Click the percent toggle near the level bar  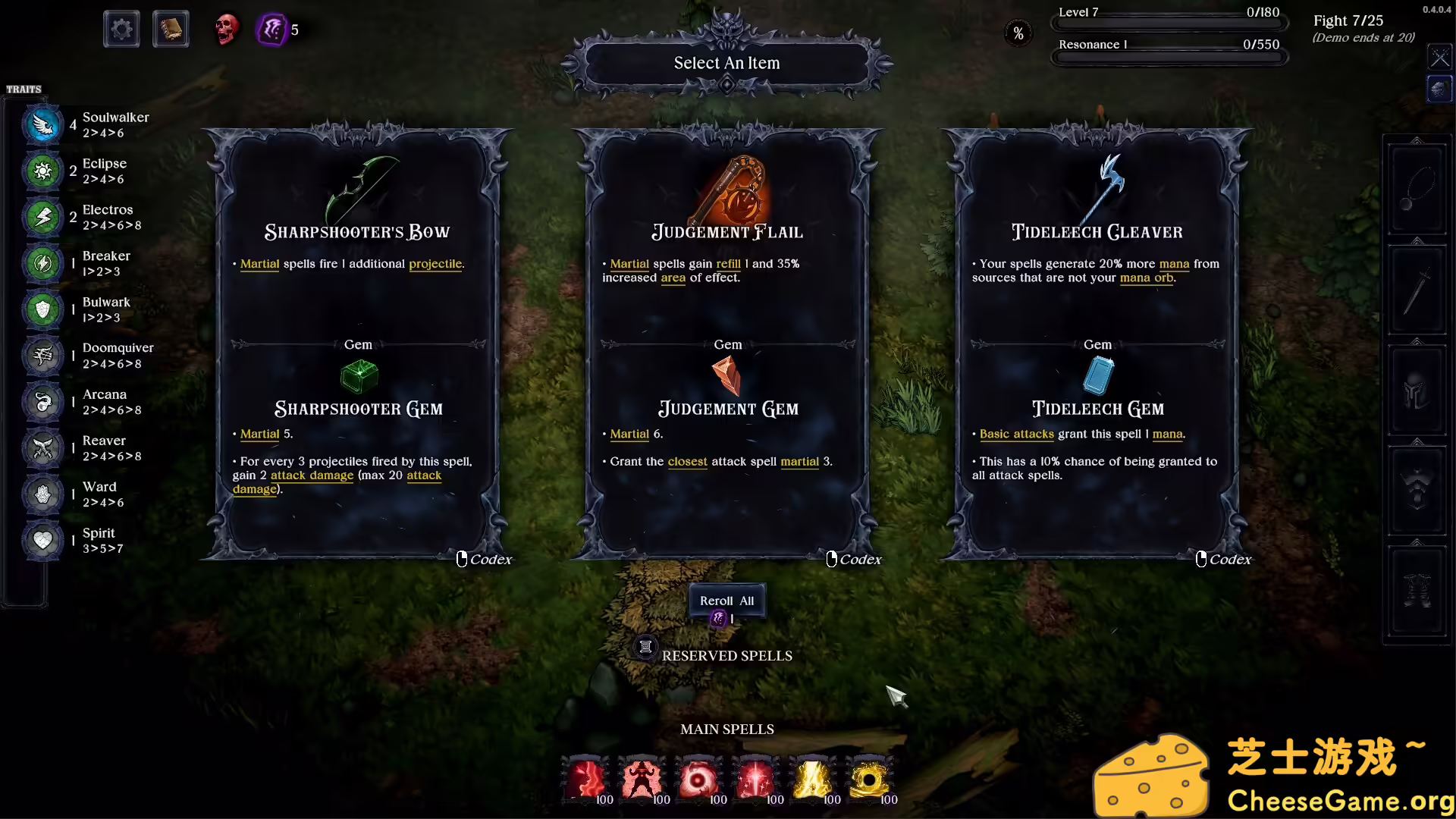pos(1018,33)
